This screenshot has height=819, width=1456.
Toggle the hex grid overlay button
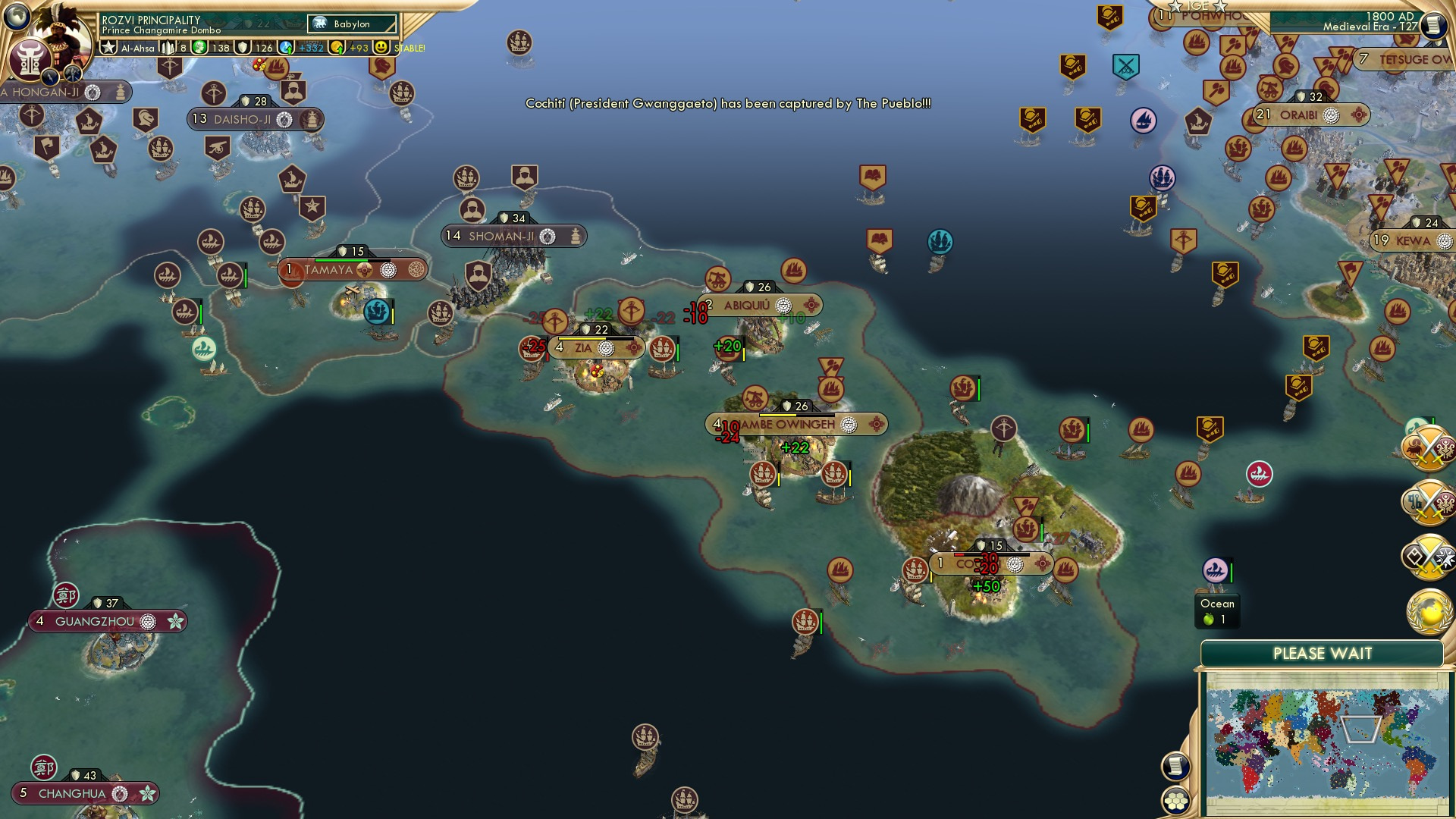[x=1175, y=802]
